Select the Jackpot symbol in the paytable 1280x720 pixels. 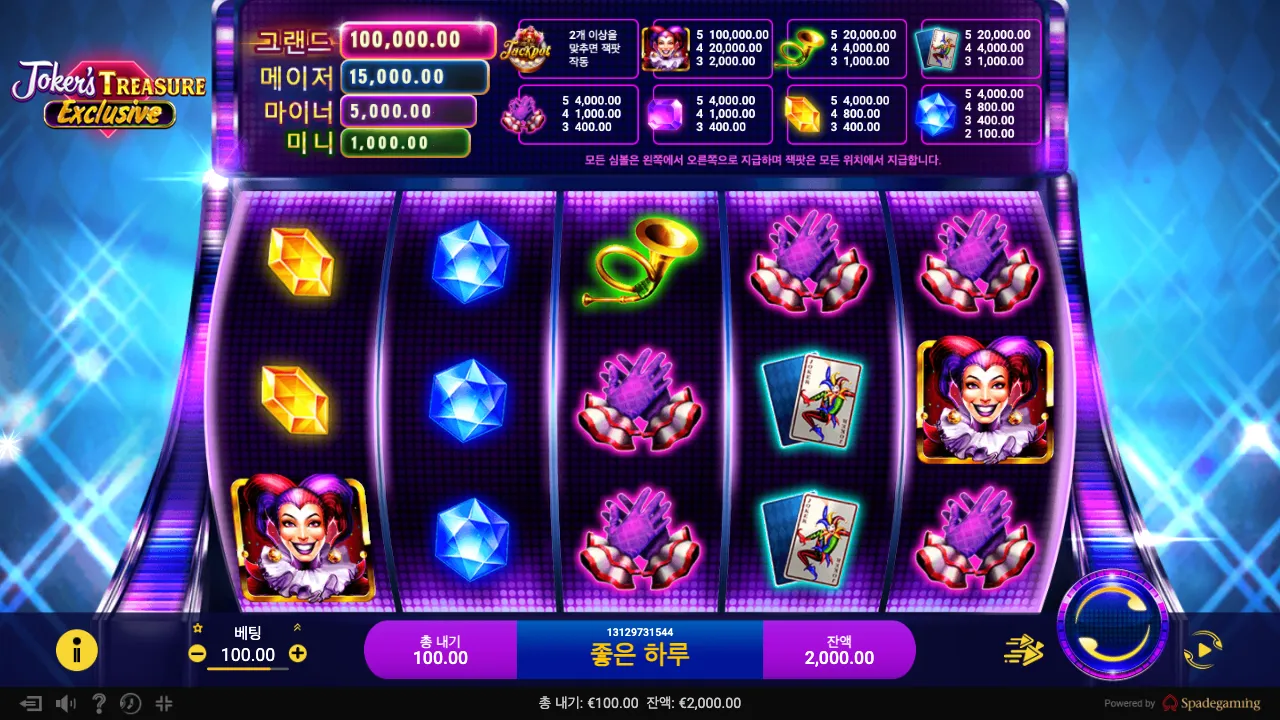(x=528, y=49)
